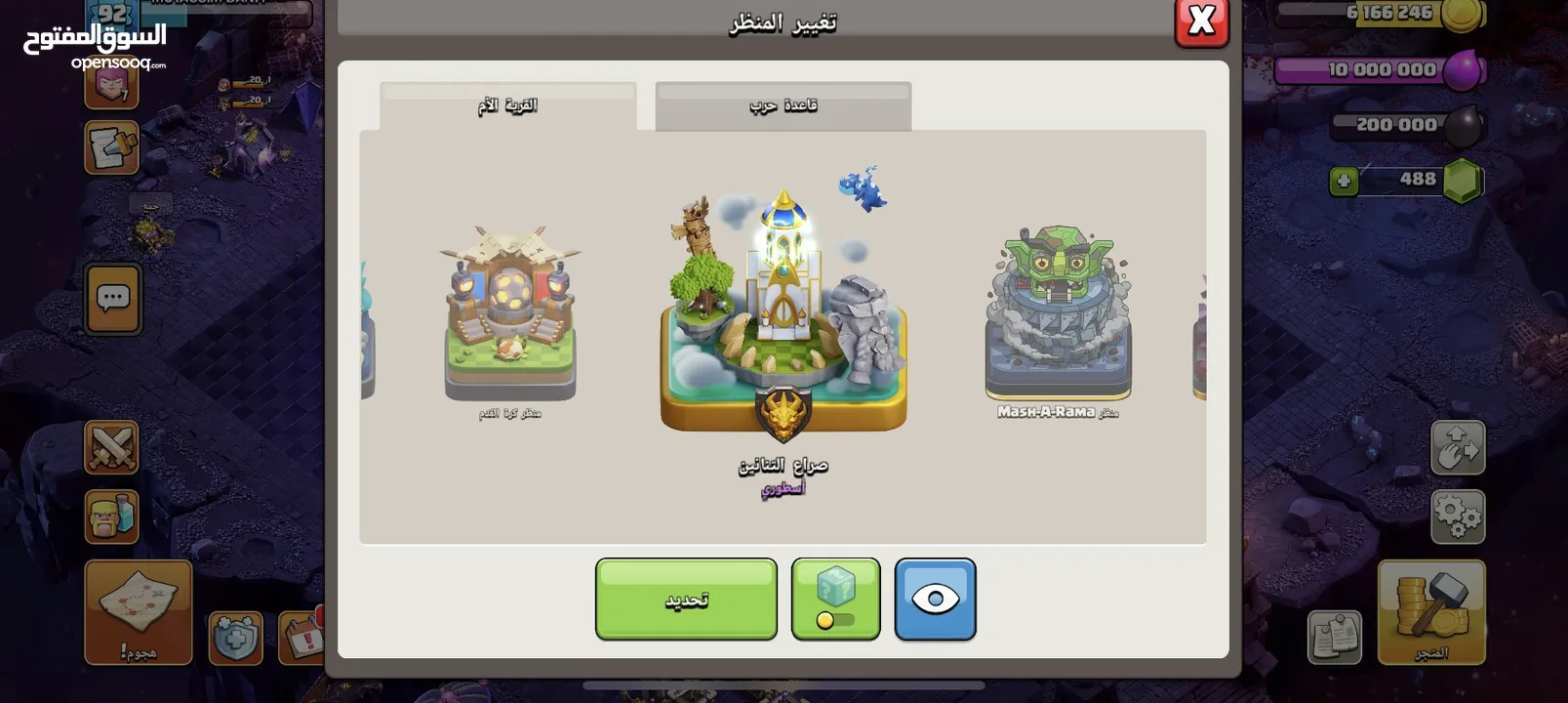Open the chat speech bubble

[112, 298]
